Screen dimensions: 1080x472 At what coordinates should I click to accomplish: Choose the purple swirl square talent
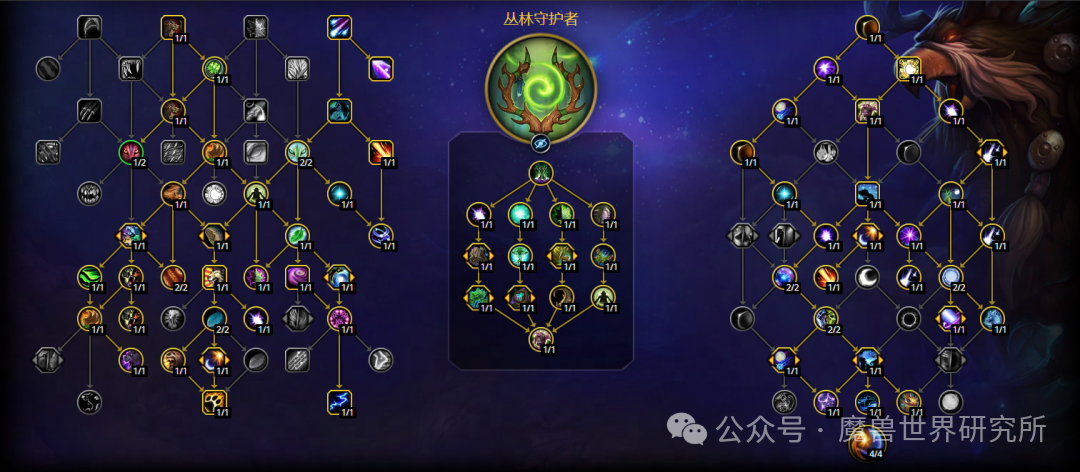297,276
